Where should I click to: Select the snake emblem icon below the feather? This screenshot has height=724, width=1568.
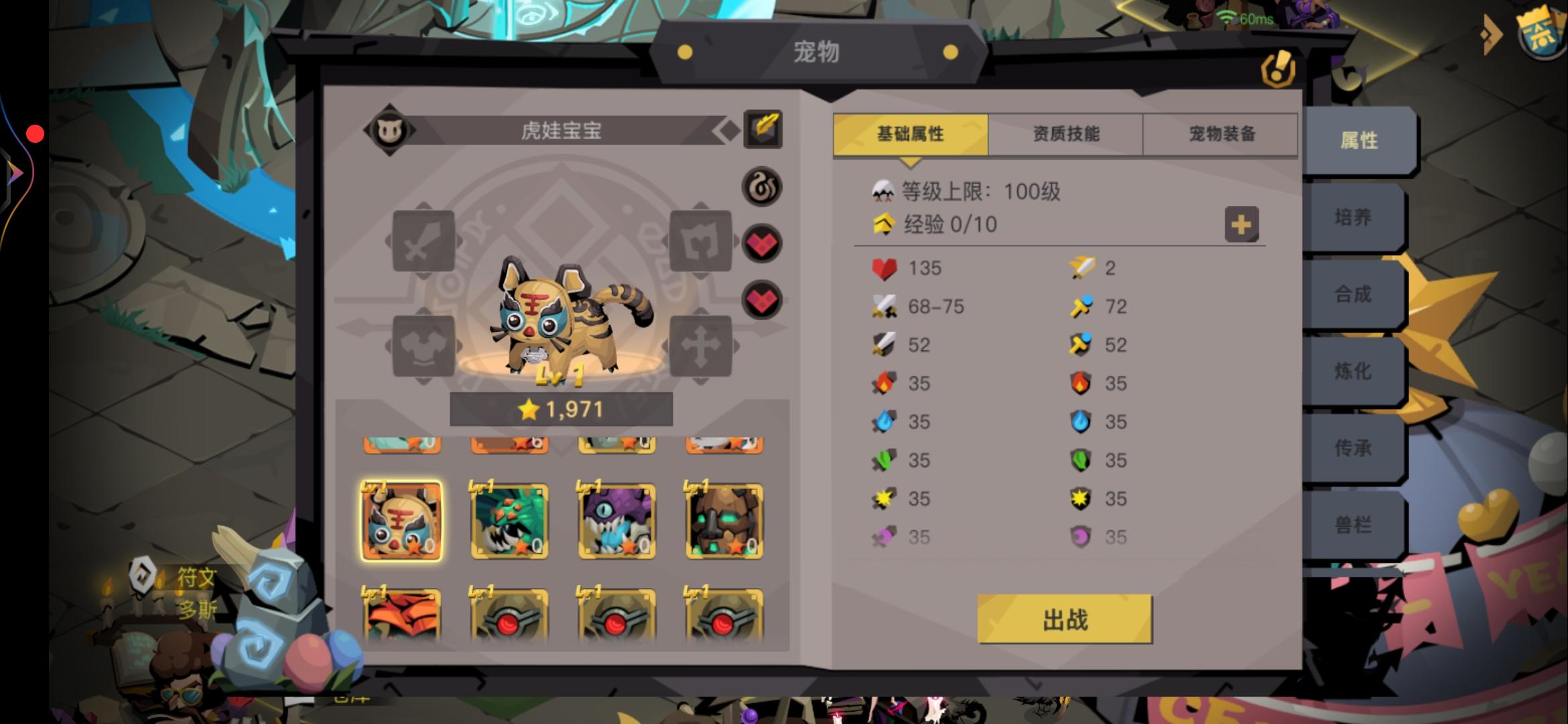coord(763,186)
